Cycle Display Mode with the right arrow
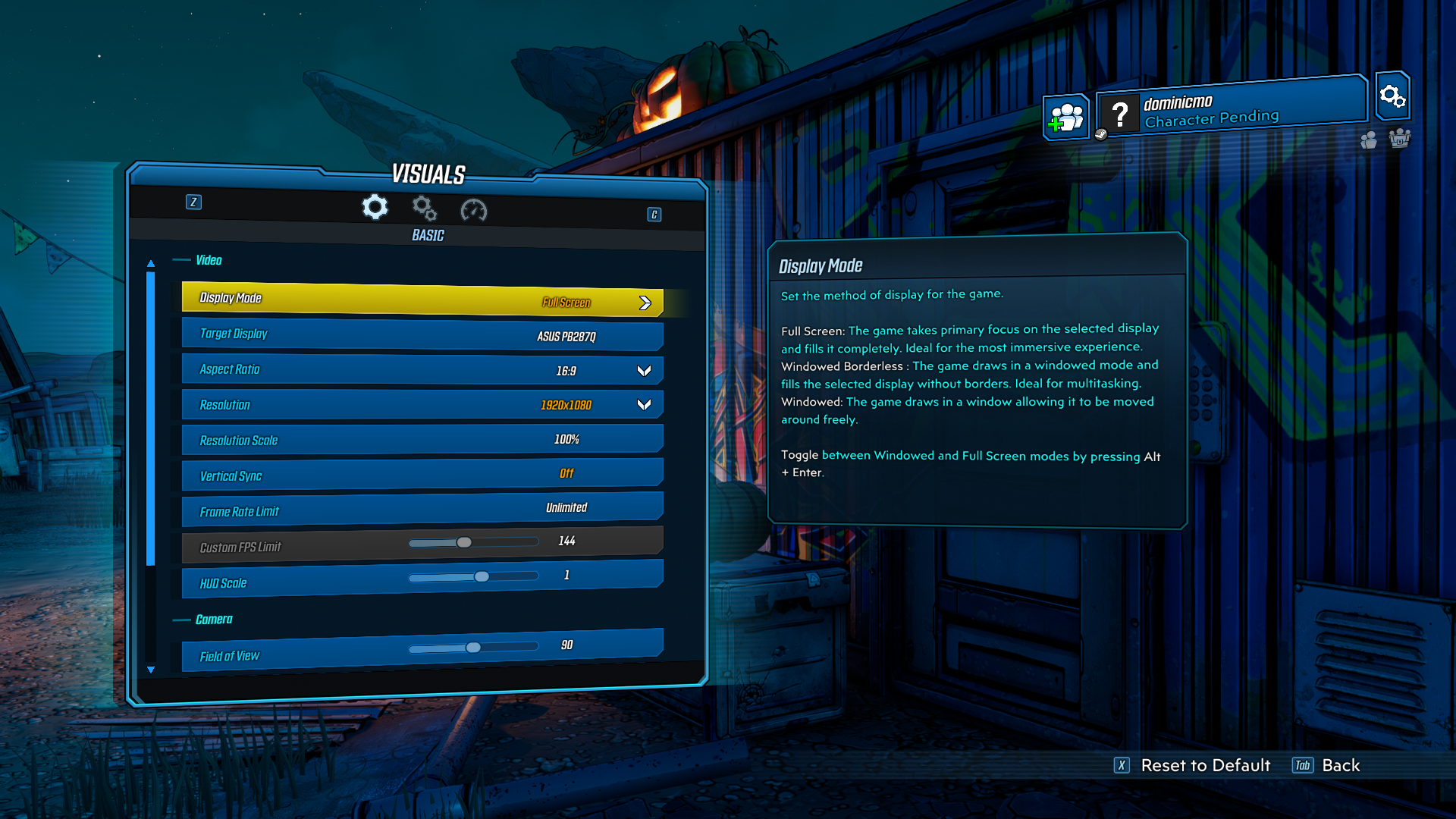The height and width of the screenshot is (819, 1456). coord(645,303)
